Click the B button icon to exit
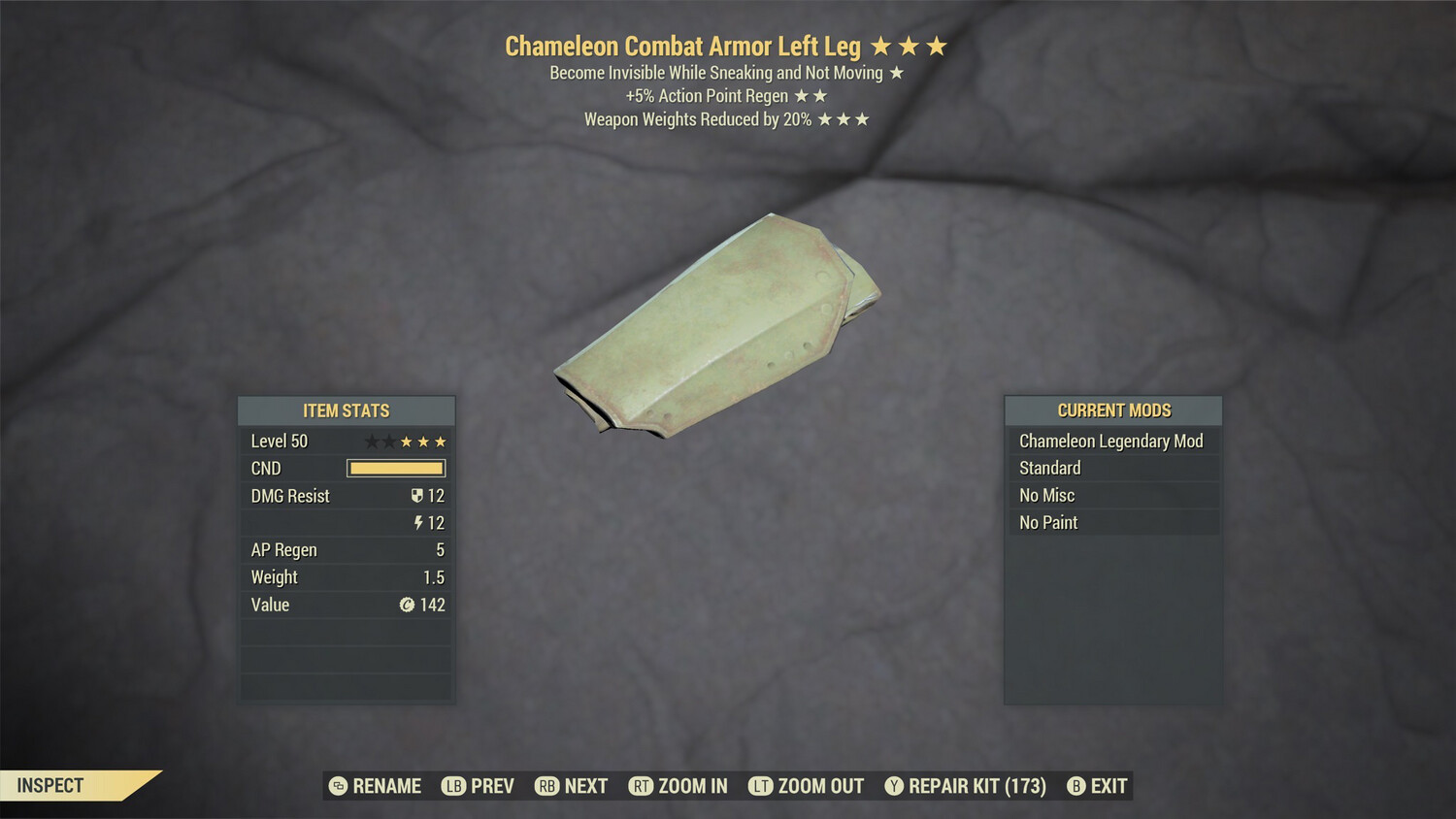The width and height of the screenshot is (1456, 819). pos(1075,786)
